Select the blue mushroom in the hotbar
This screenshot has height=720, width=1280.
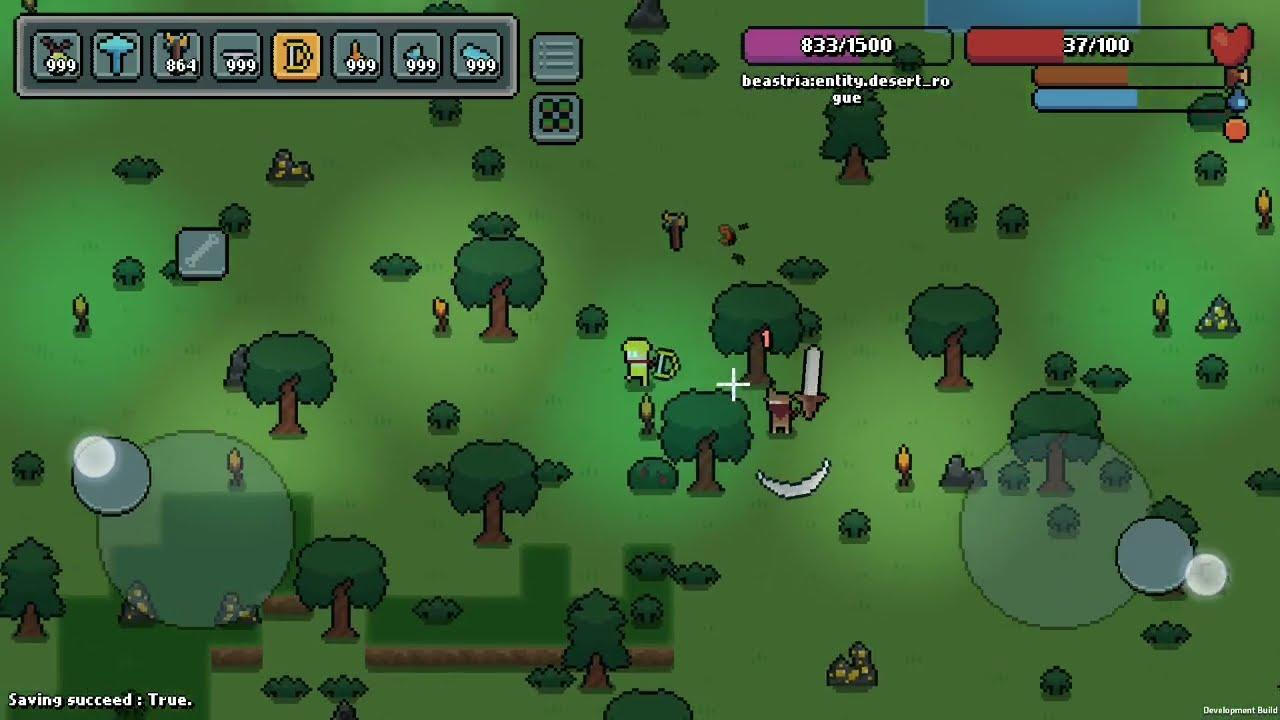117,55
